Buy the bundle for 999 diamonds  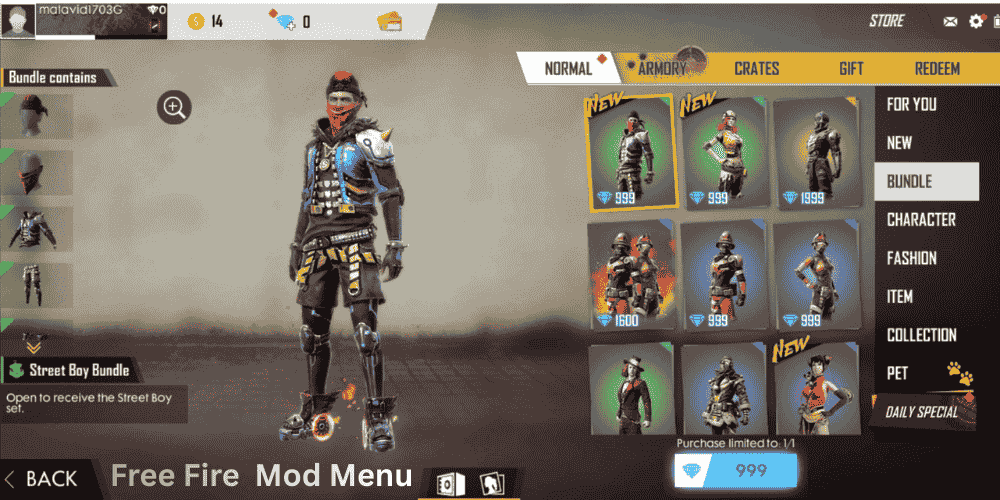pos(737,471)
